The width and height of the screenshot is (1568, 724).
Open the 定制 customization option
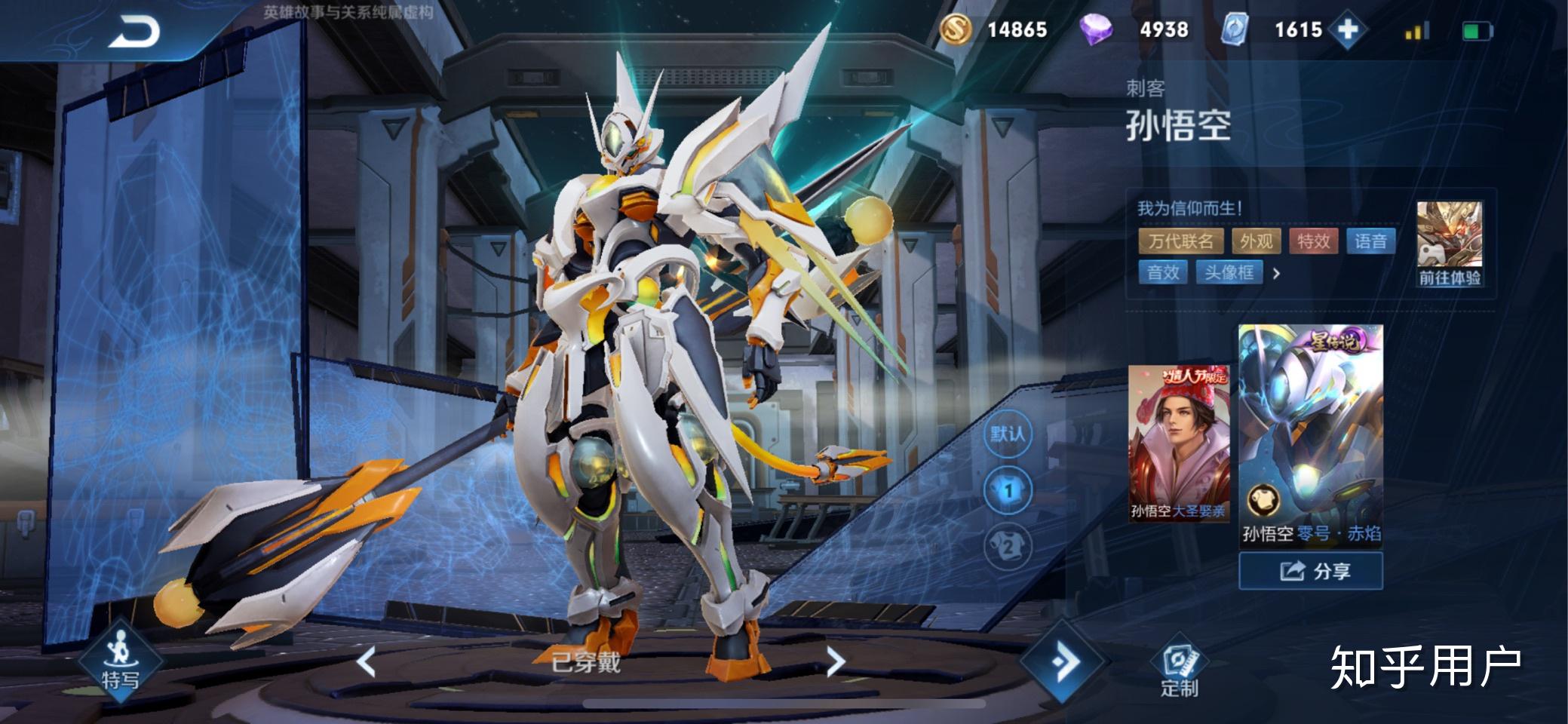(x=1179, y=668)
